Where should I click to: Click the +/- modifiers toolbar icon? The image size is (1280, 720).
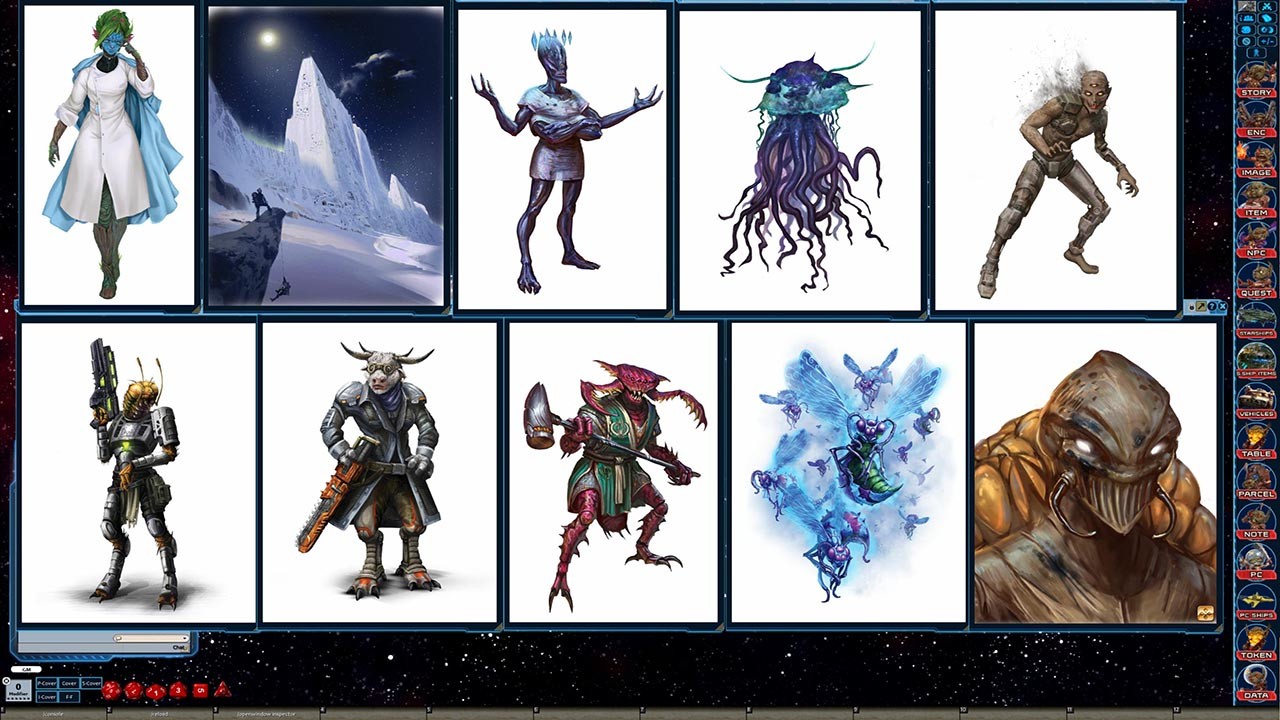(x=1268, y=41)
